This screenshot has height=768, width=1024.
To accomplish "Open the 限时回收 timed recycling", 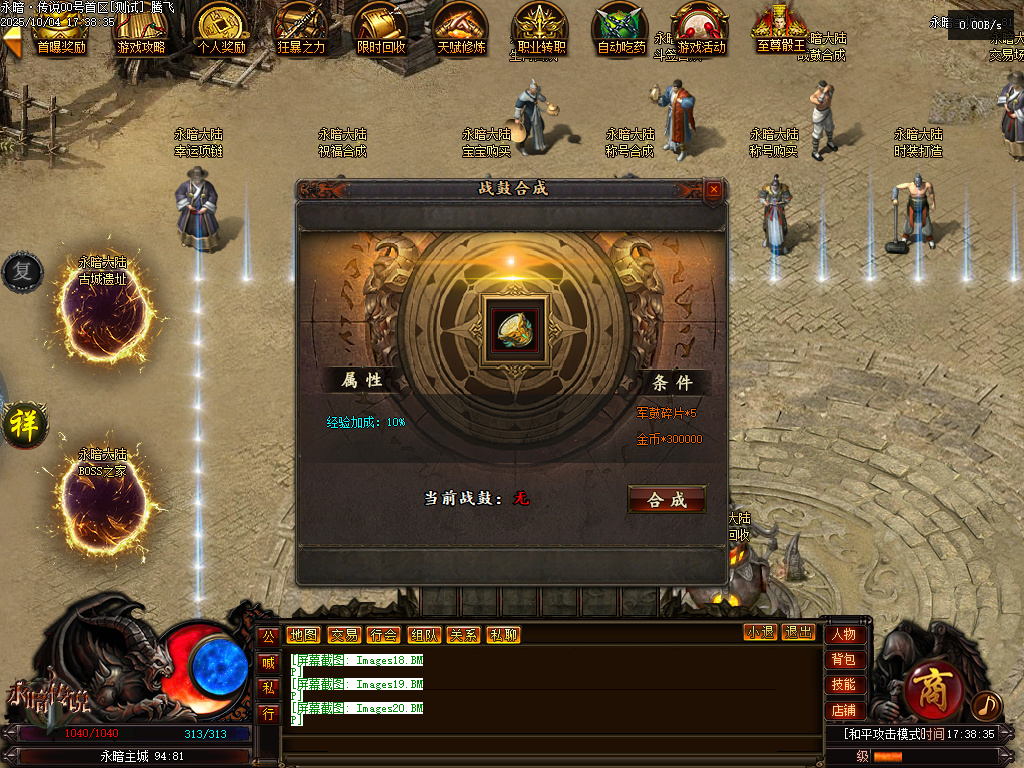I will tap(381, 28).
